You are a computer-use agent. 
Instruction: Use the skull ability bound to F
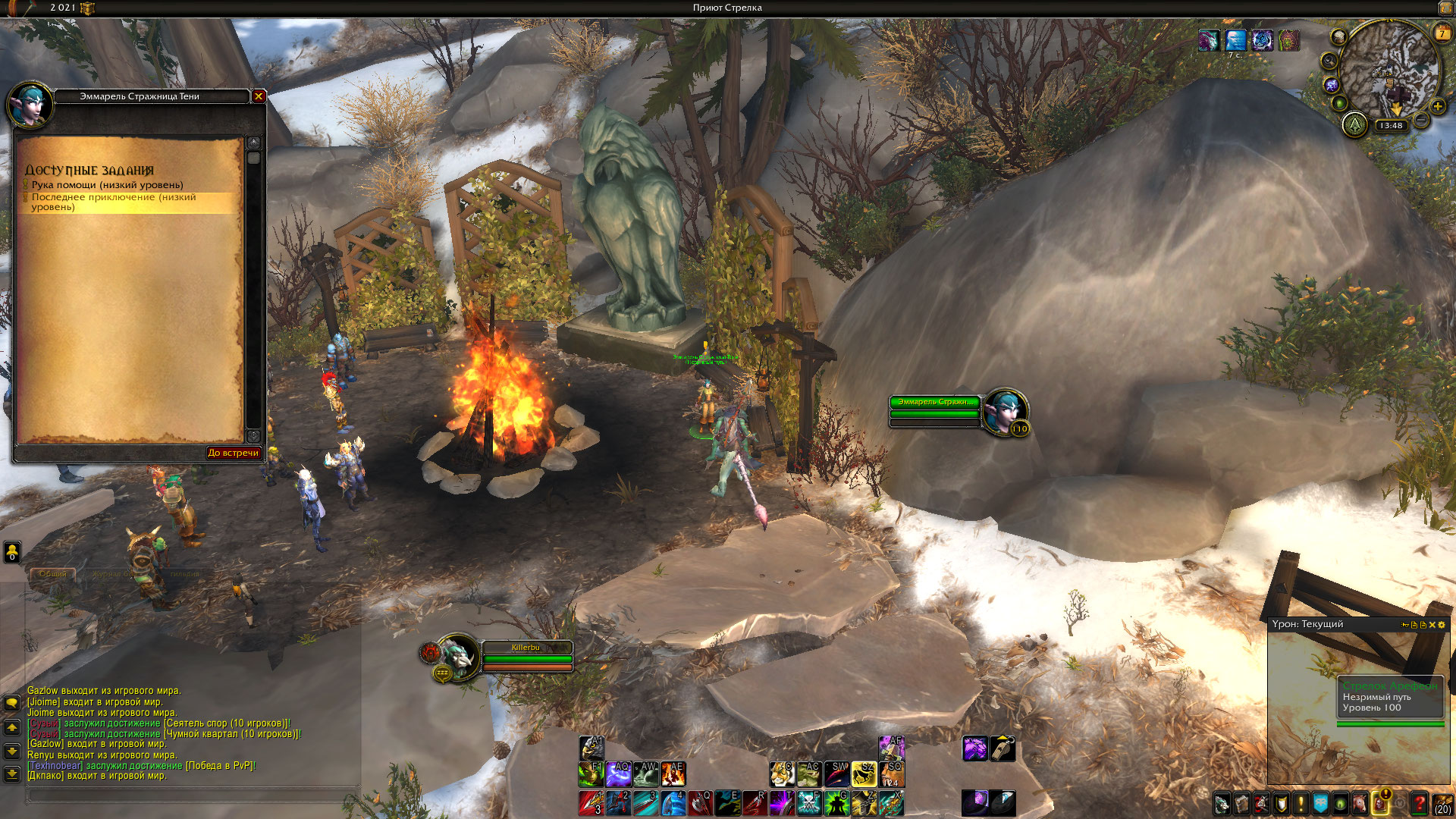coord(809,802)
